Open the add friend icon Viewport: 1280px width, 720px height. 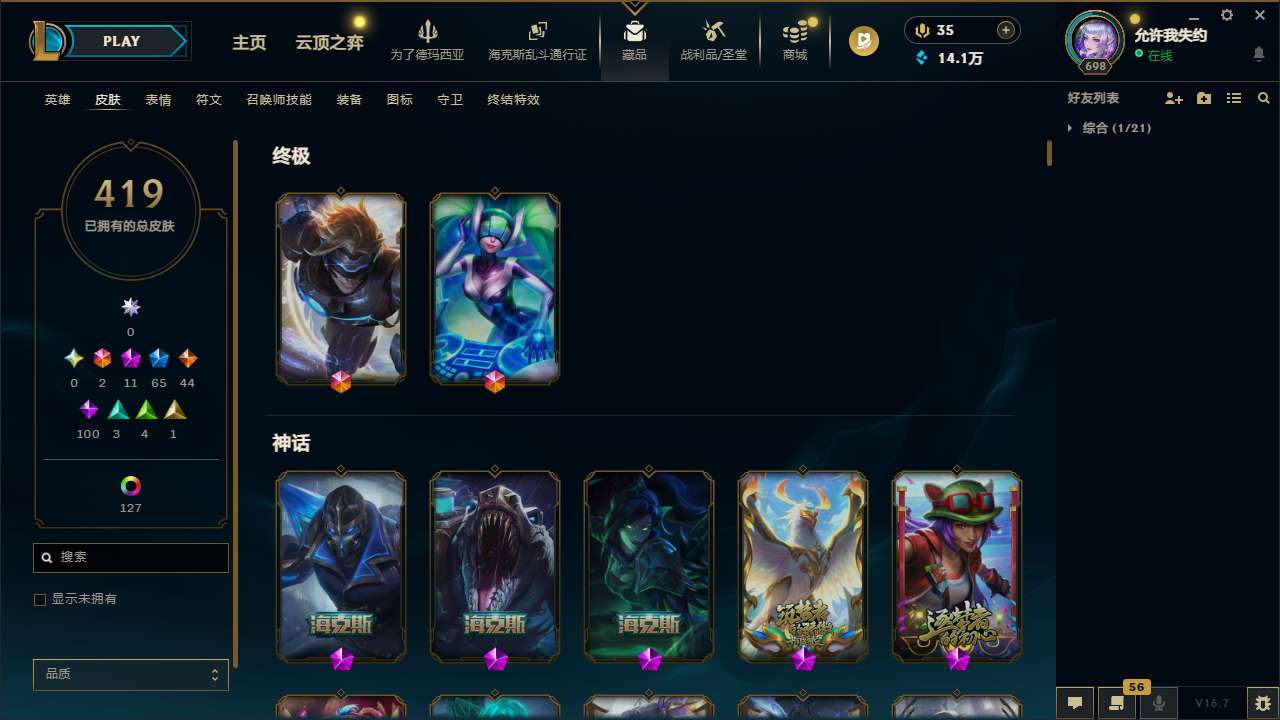(1174, 98)
